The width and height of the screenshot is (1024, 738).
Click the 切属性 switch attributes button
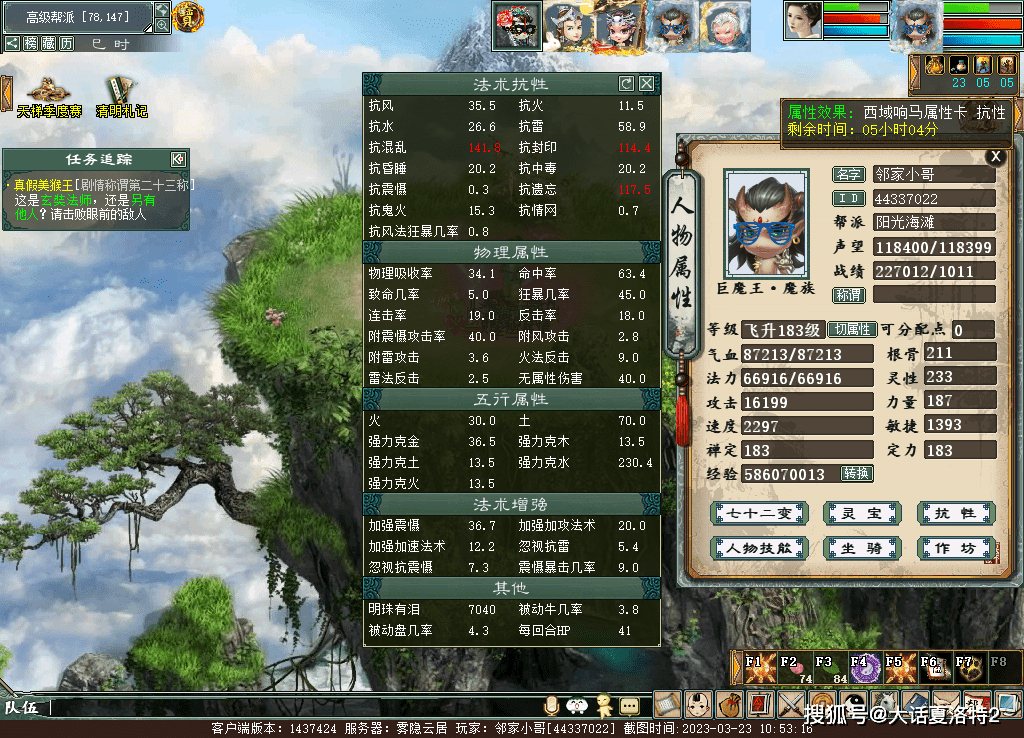(853, 330)
